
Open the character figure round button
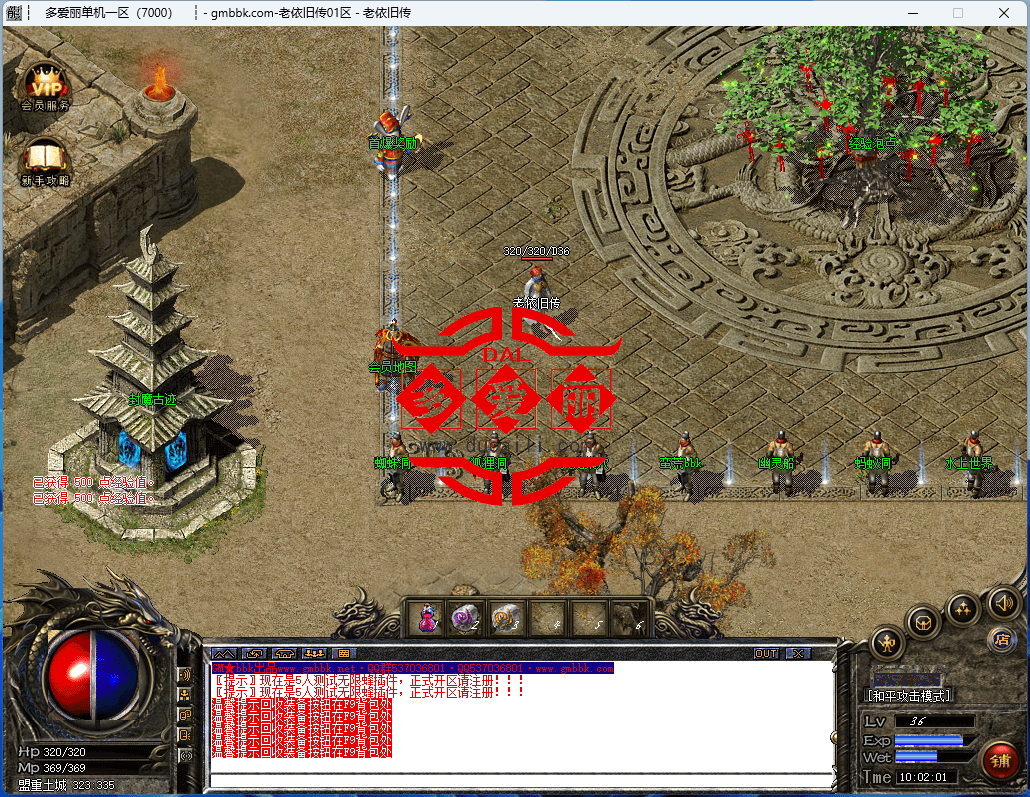click(x=887, y=641)
